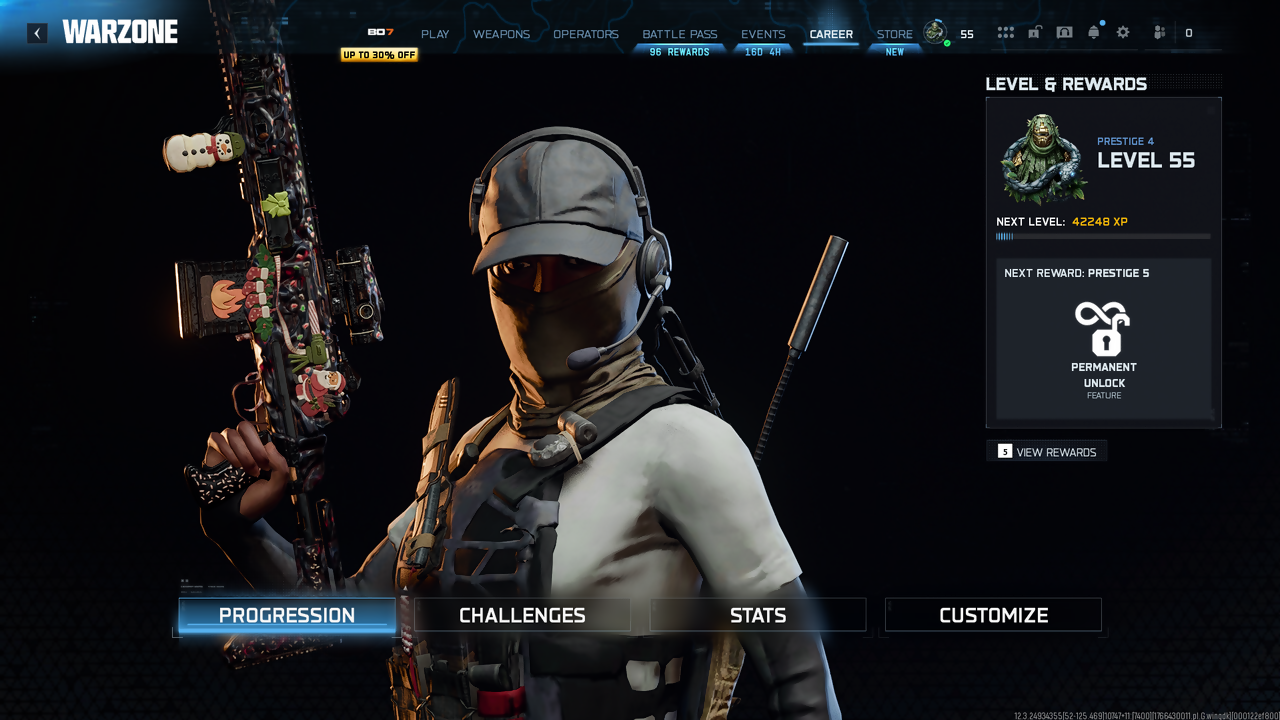
Task: Click the player profile emblem icon
Action: pos(935,32)
